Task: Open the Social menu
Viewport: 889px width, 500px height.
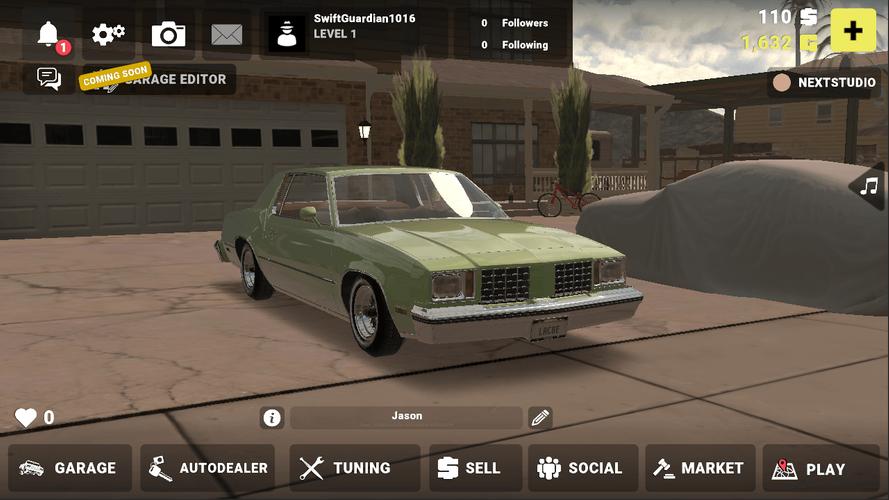Action: (580, 468)
